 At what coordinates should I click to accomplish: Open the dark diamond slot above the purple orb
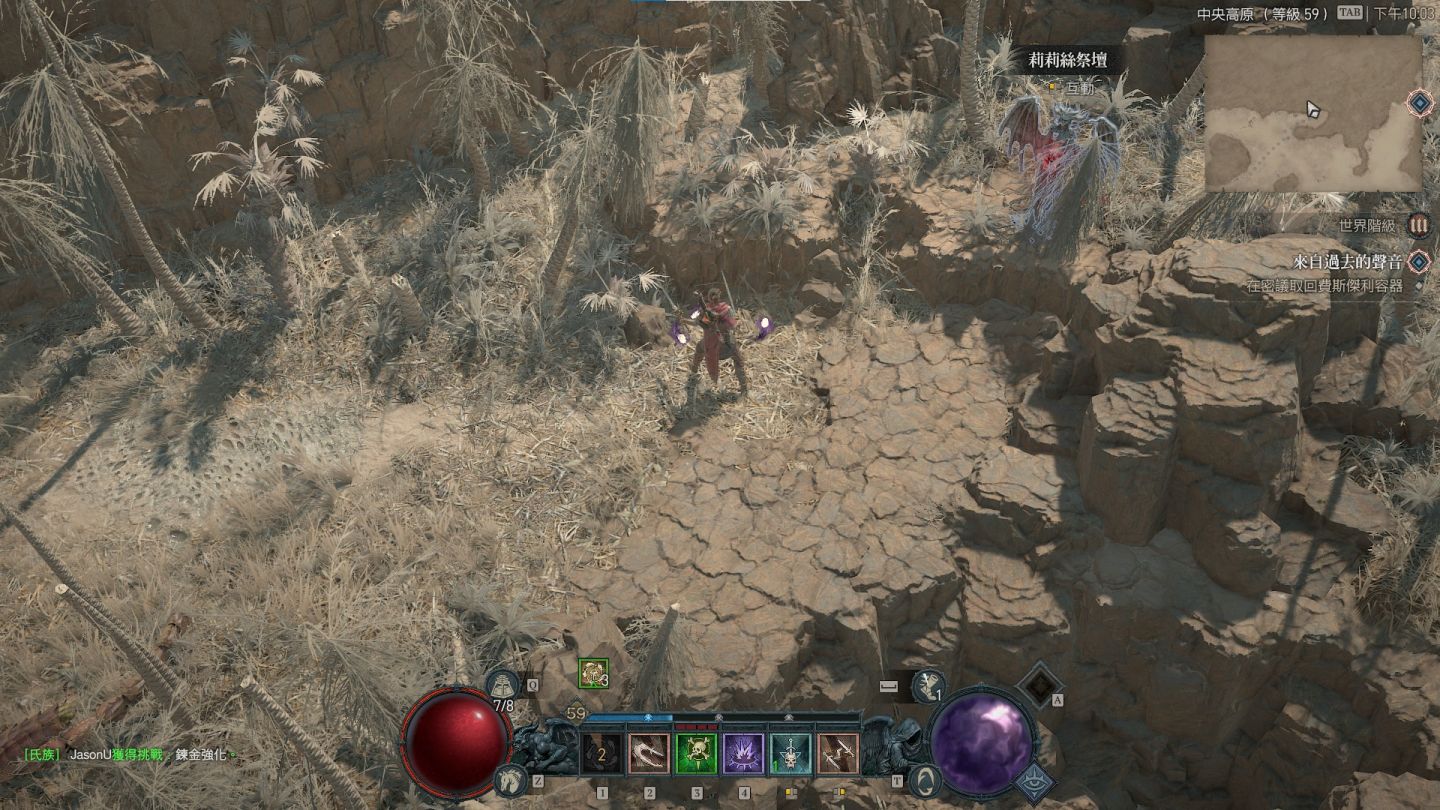point(1040,684)
